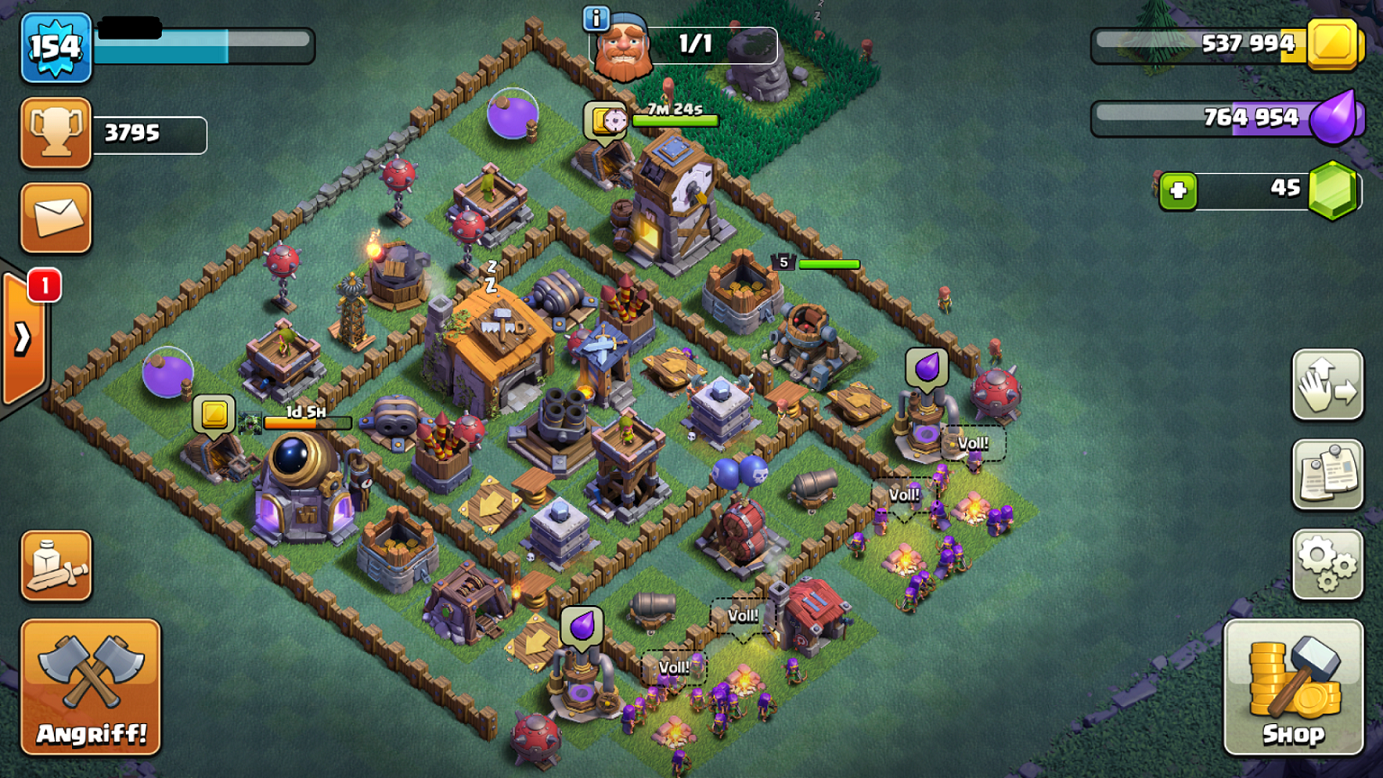Viewport: 1383px width, 778px height.
Task: Open the elixir storage resource bar
Action: tap(1228, 118)
